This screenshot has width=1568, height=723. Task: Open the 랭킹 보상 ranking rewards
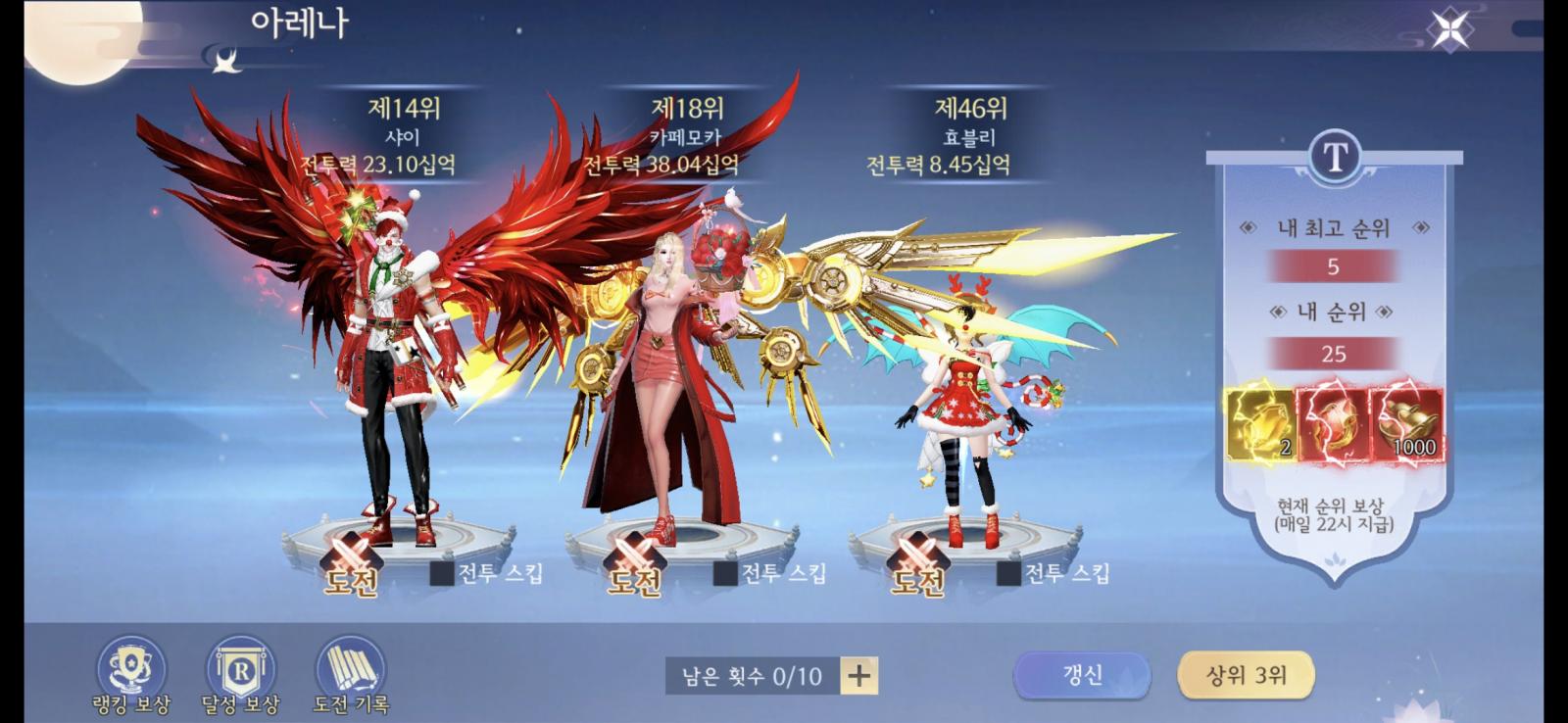click(131, 672)
